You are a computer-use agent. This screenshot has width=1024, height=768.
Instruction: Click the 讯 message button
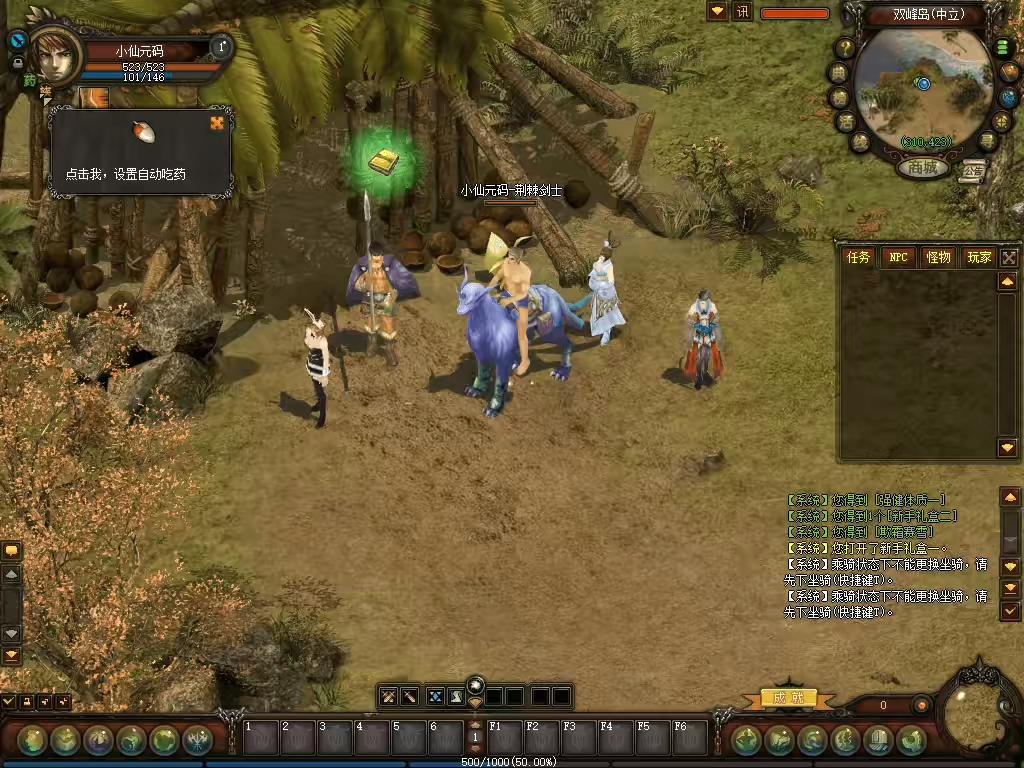coord(742,12)
